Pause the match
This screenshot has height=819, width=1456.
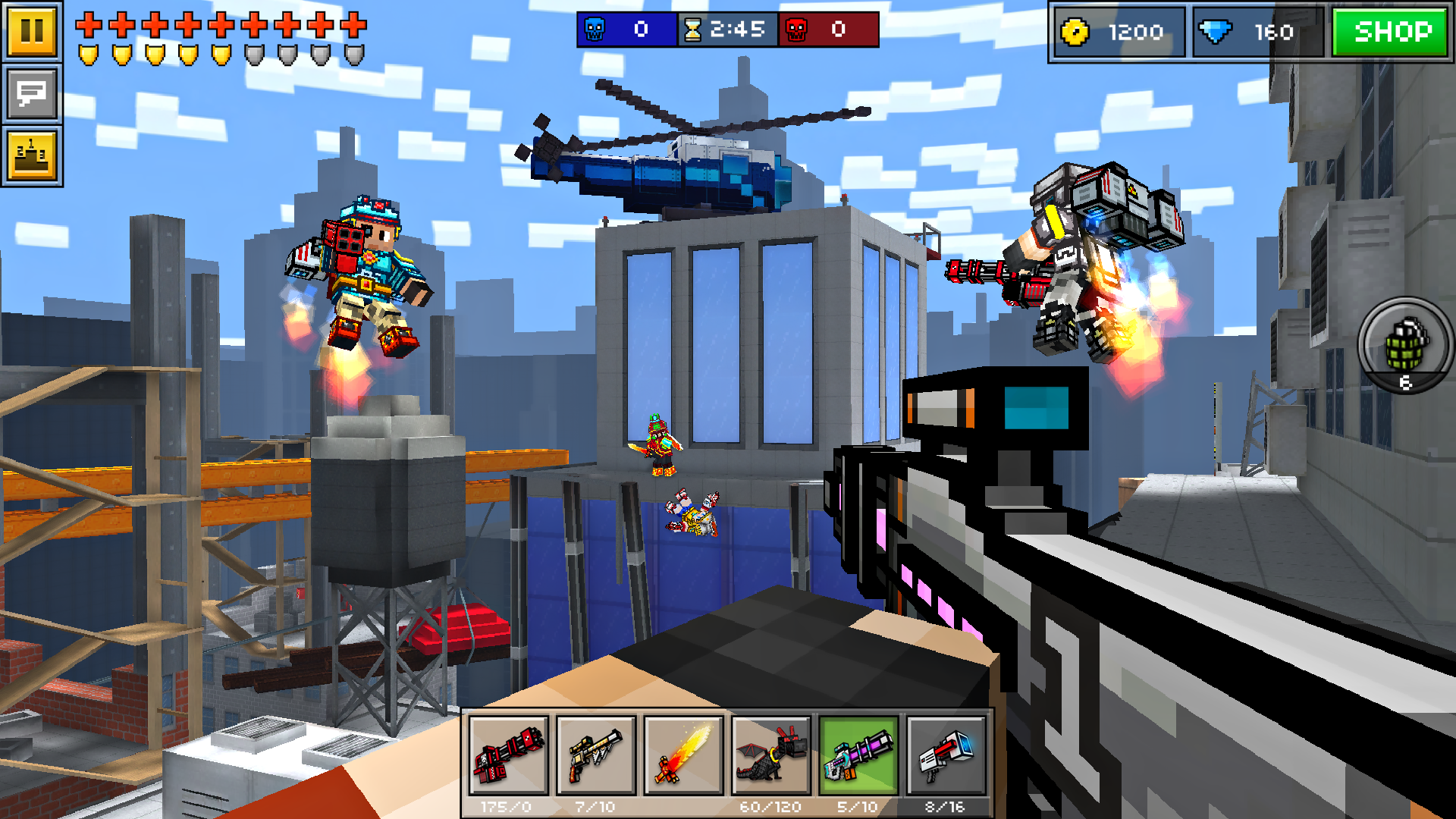(32, 32)
